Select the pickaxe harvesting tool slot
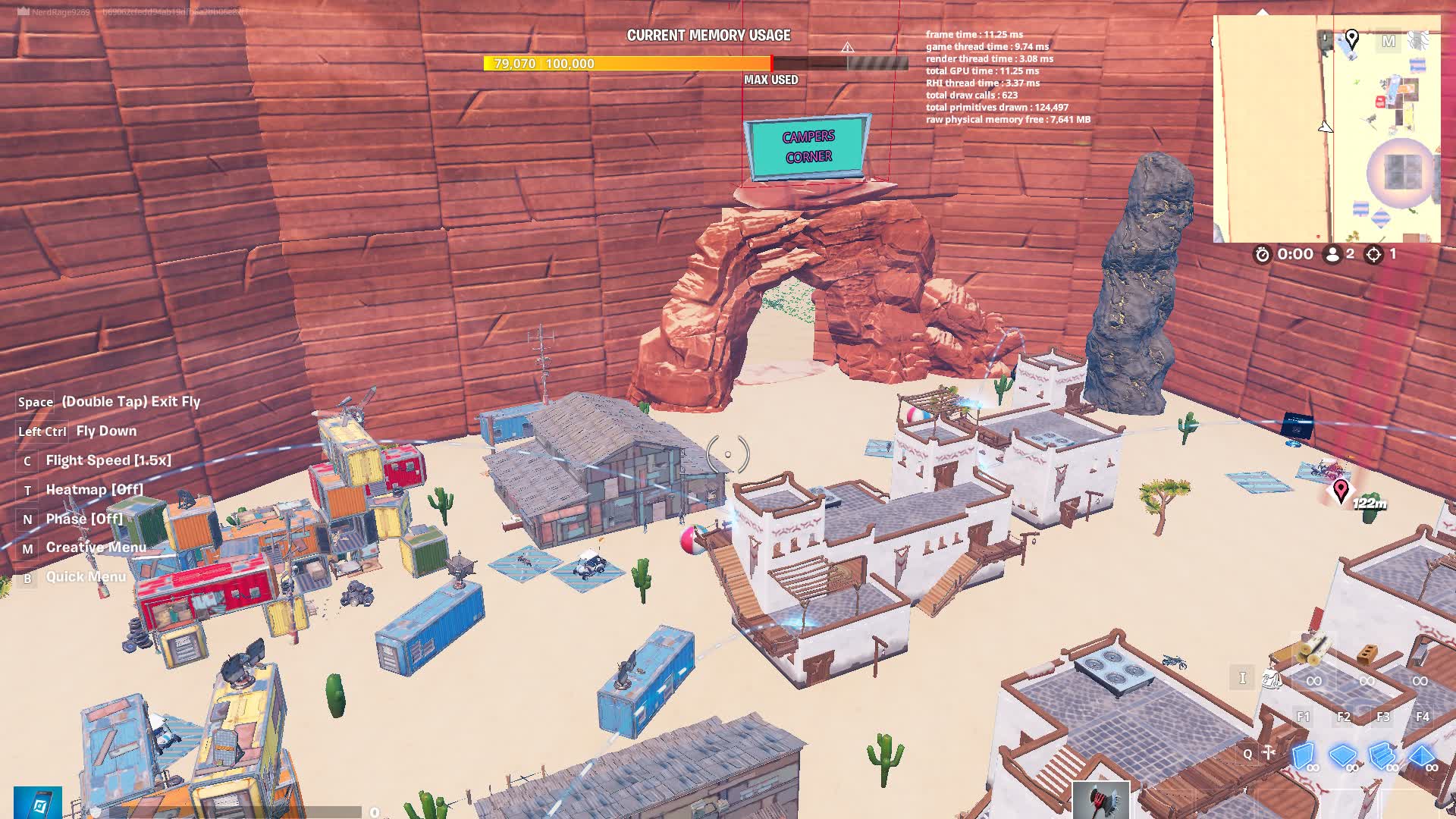 1100,800
